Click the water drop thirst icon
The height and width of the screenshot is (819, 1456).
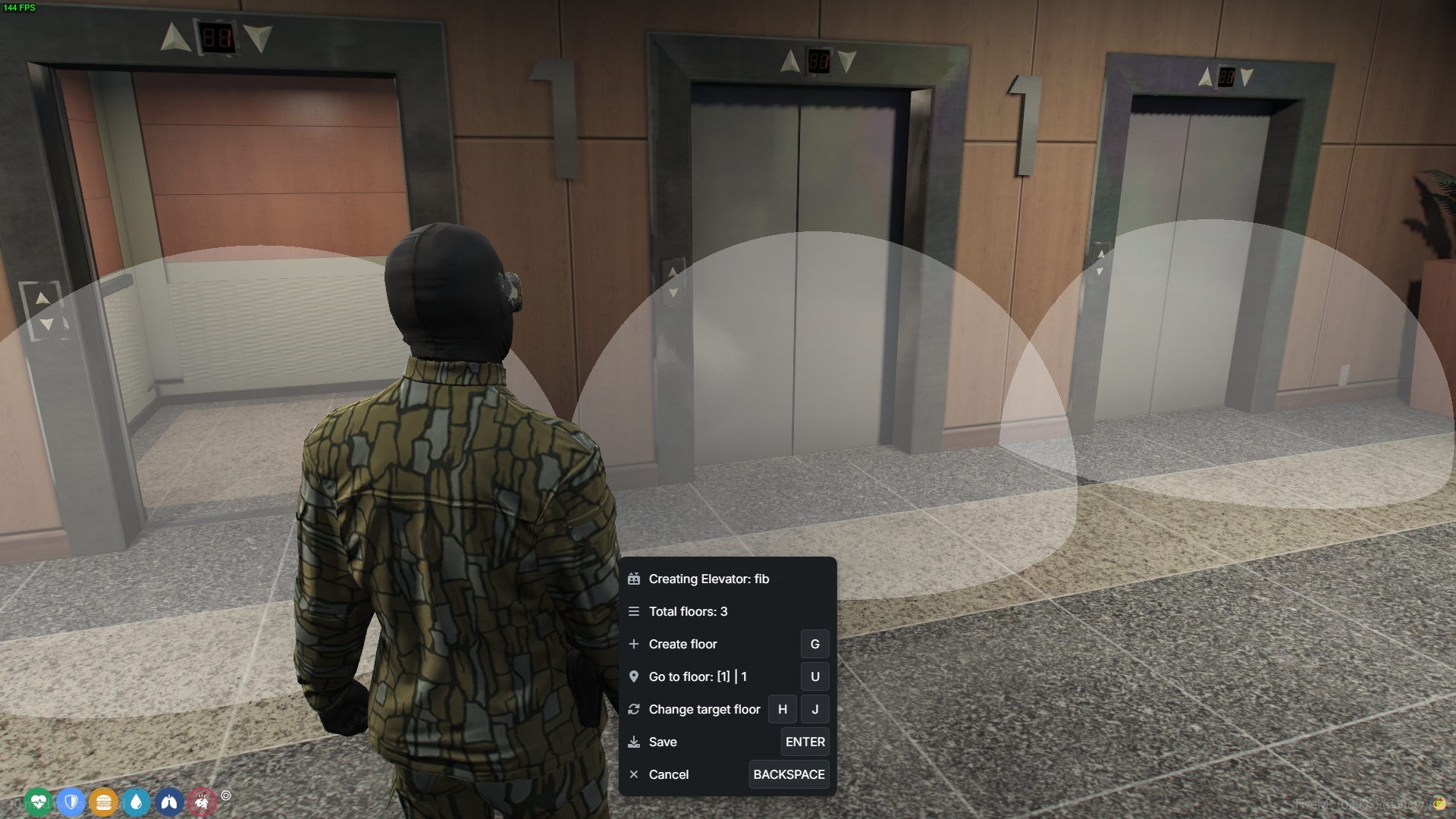pos(136,802)
